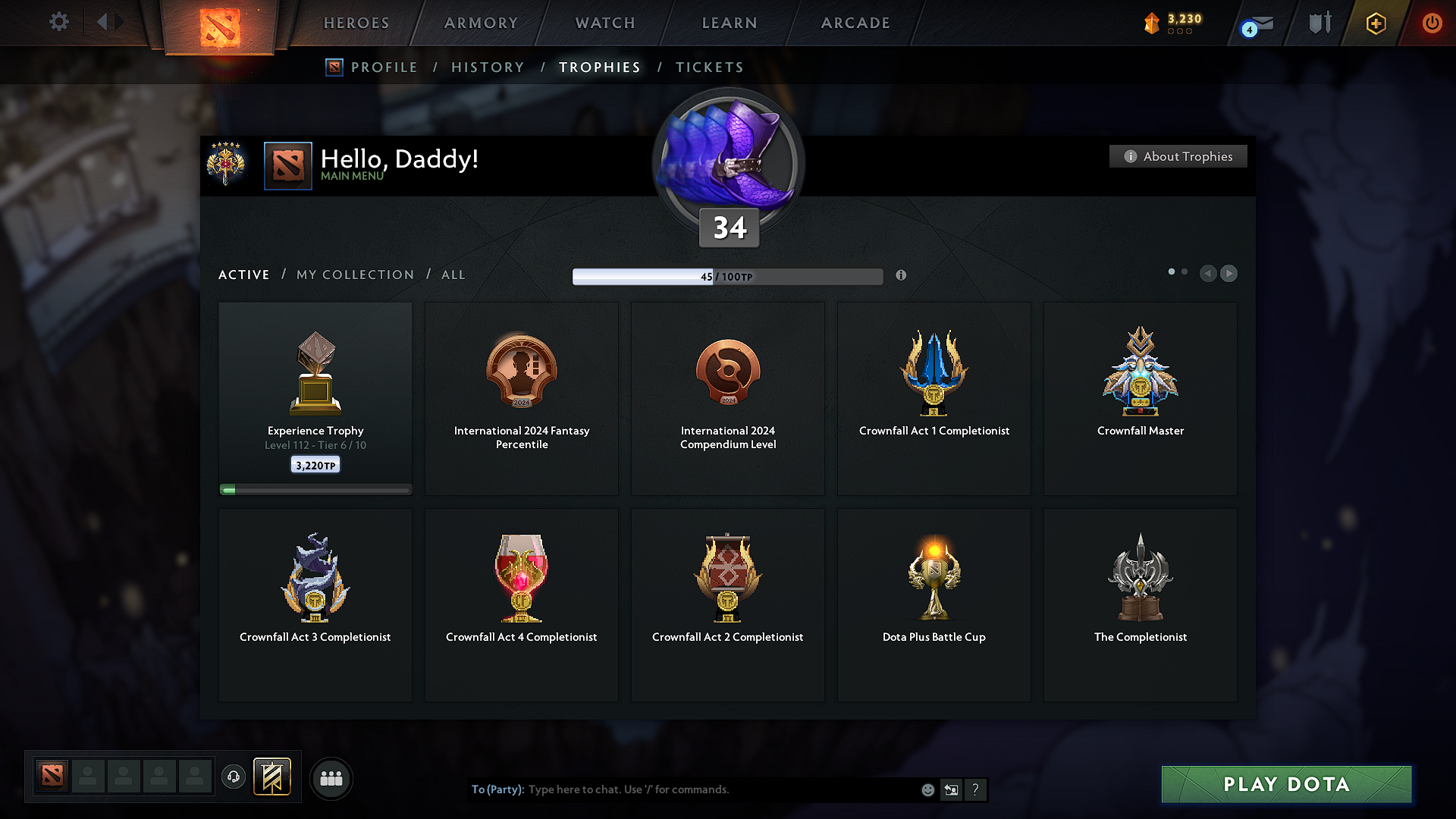Click the guild banner icon above chat
Screen dimensions: 1456x819
tap(273, 777)
